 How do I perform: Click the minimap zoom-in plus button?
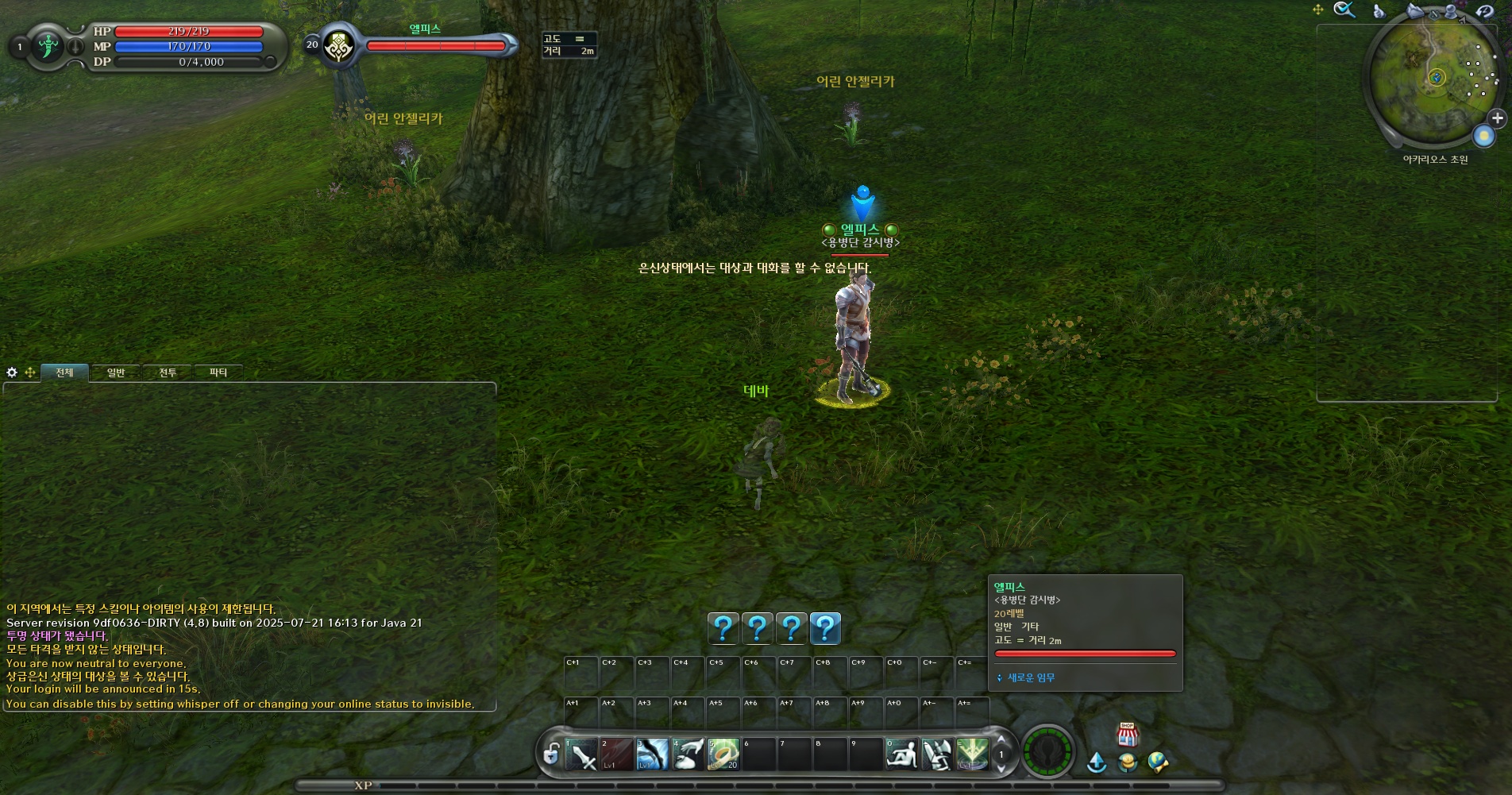(1497, 118)
